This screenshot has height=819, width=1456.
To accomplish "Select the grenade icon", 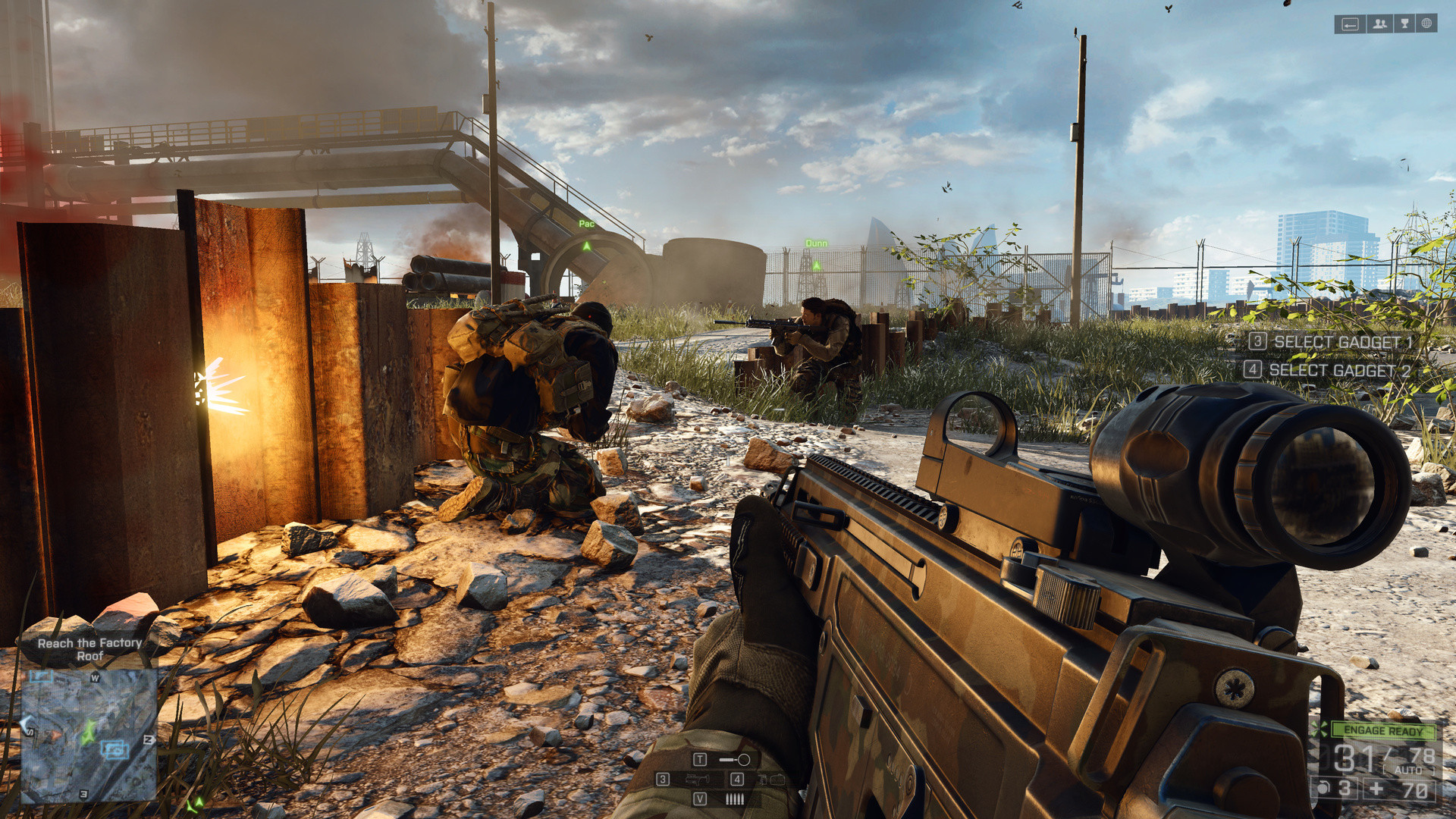I will click(1324, 789).
